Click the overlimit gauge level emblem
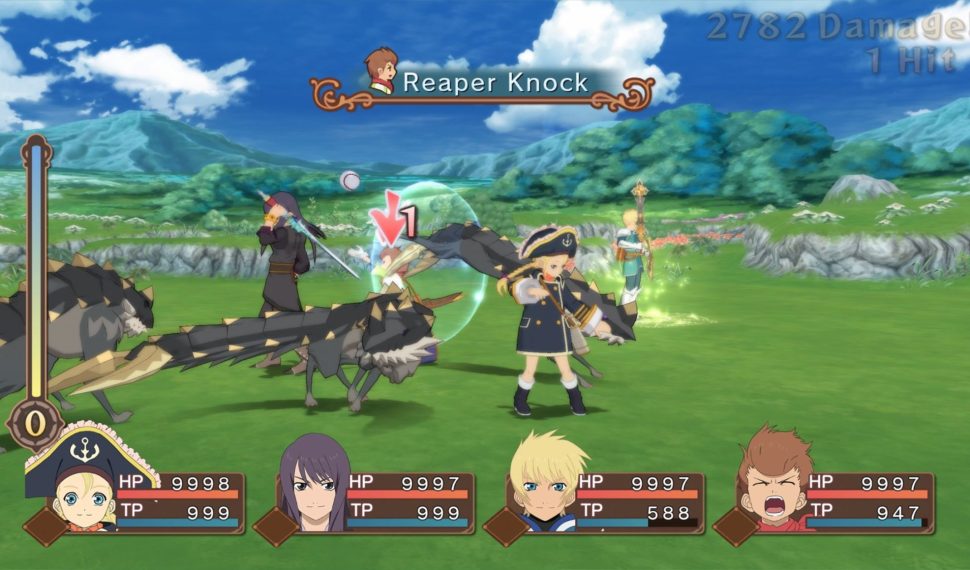The width and height of the screenshot is (970, 570). point(36,422)
